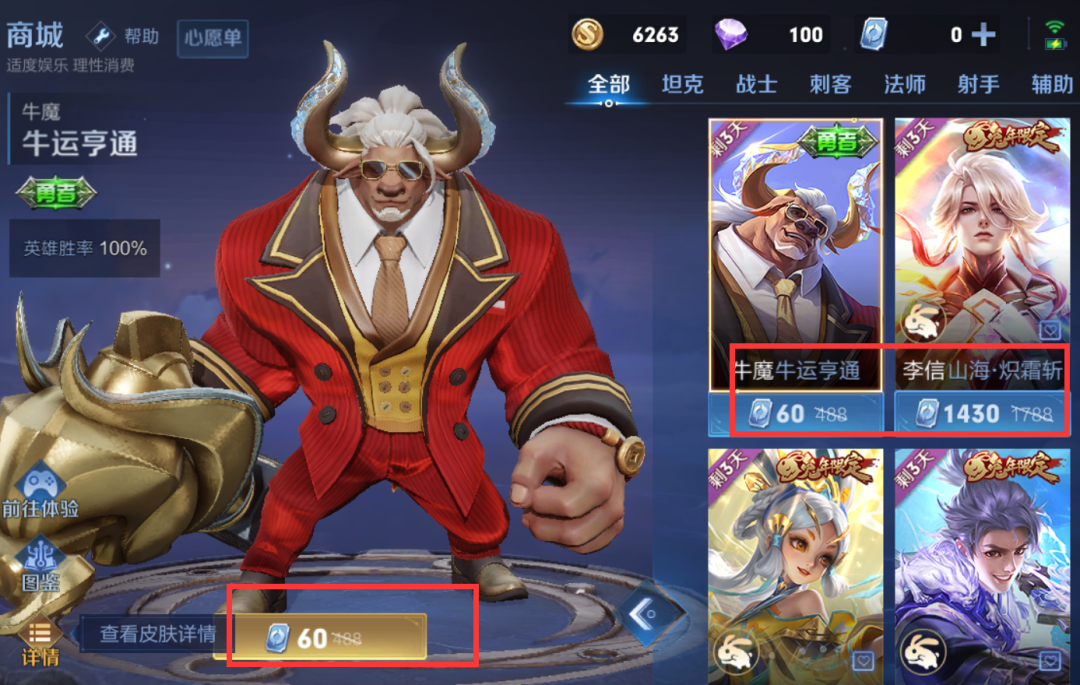Add more skin vouchers with plus button
1080x685 pixels.
coord(984,36)
